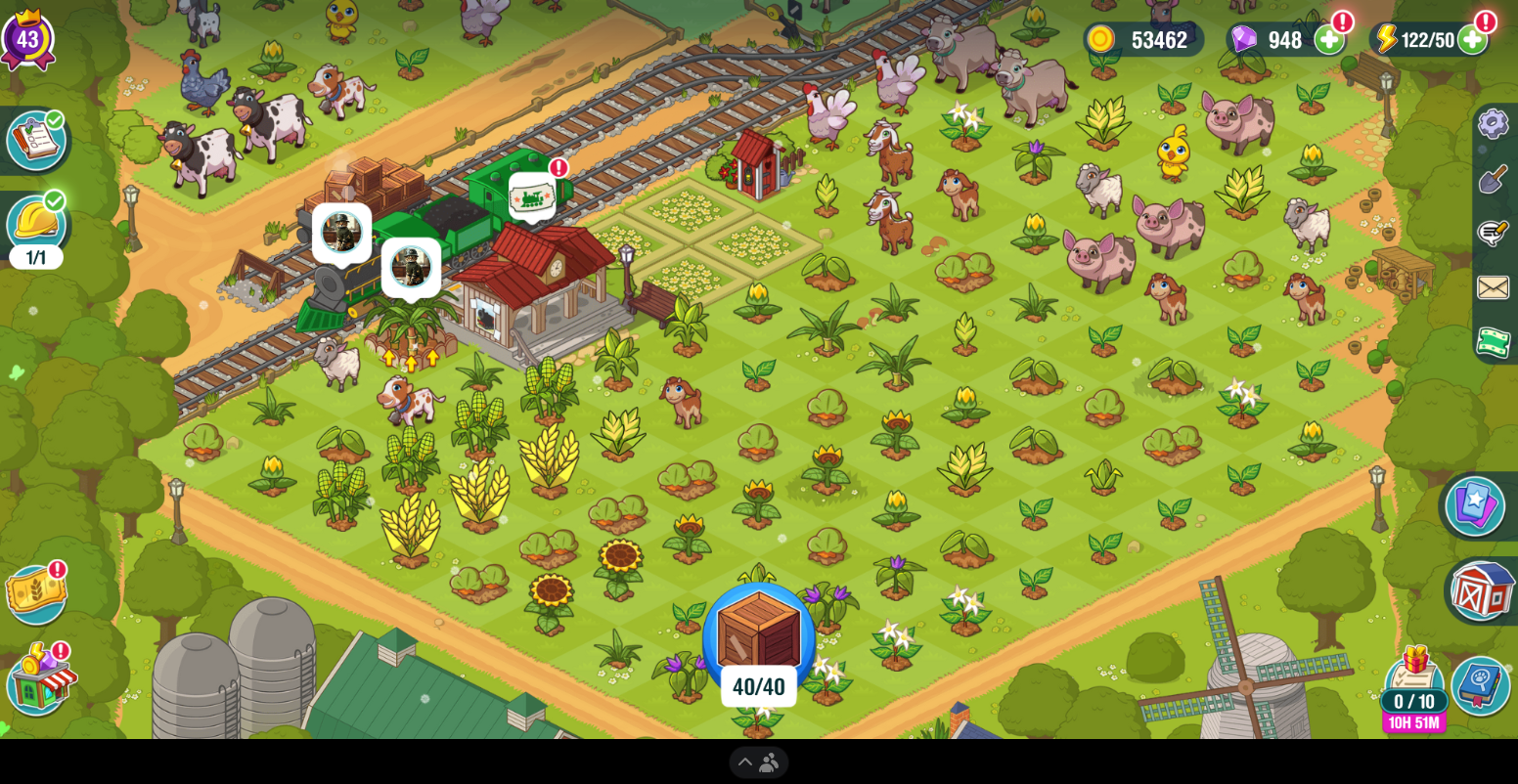
Task: Select the shovel tool
Action: point(1493,179)
